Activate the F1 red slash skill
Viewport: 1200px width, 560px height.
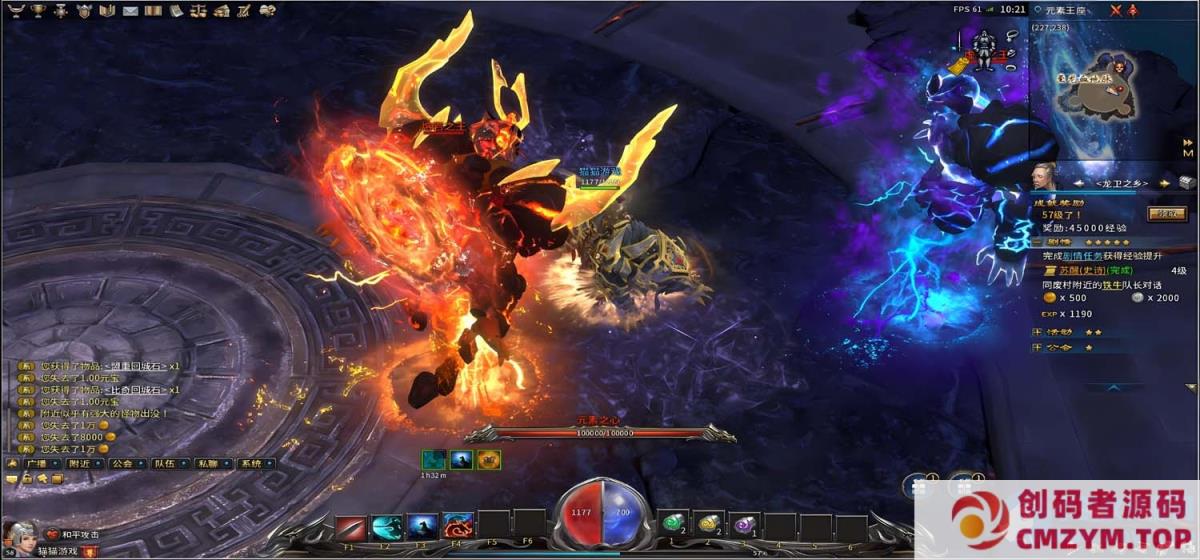click(351, 527)
